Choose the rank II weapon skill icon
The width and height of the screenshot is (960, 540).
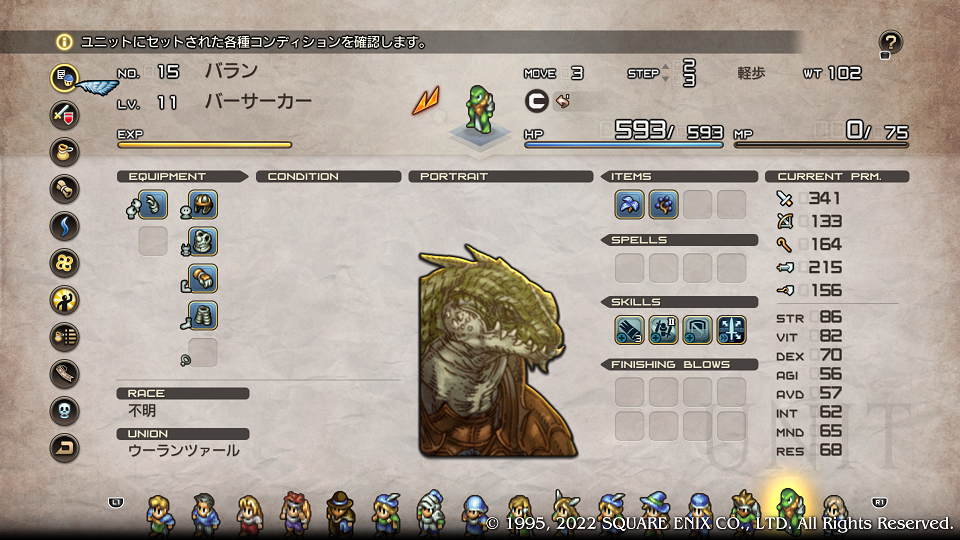coord(664,329)
